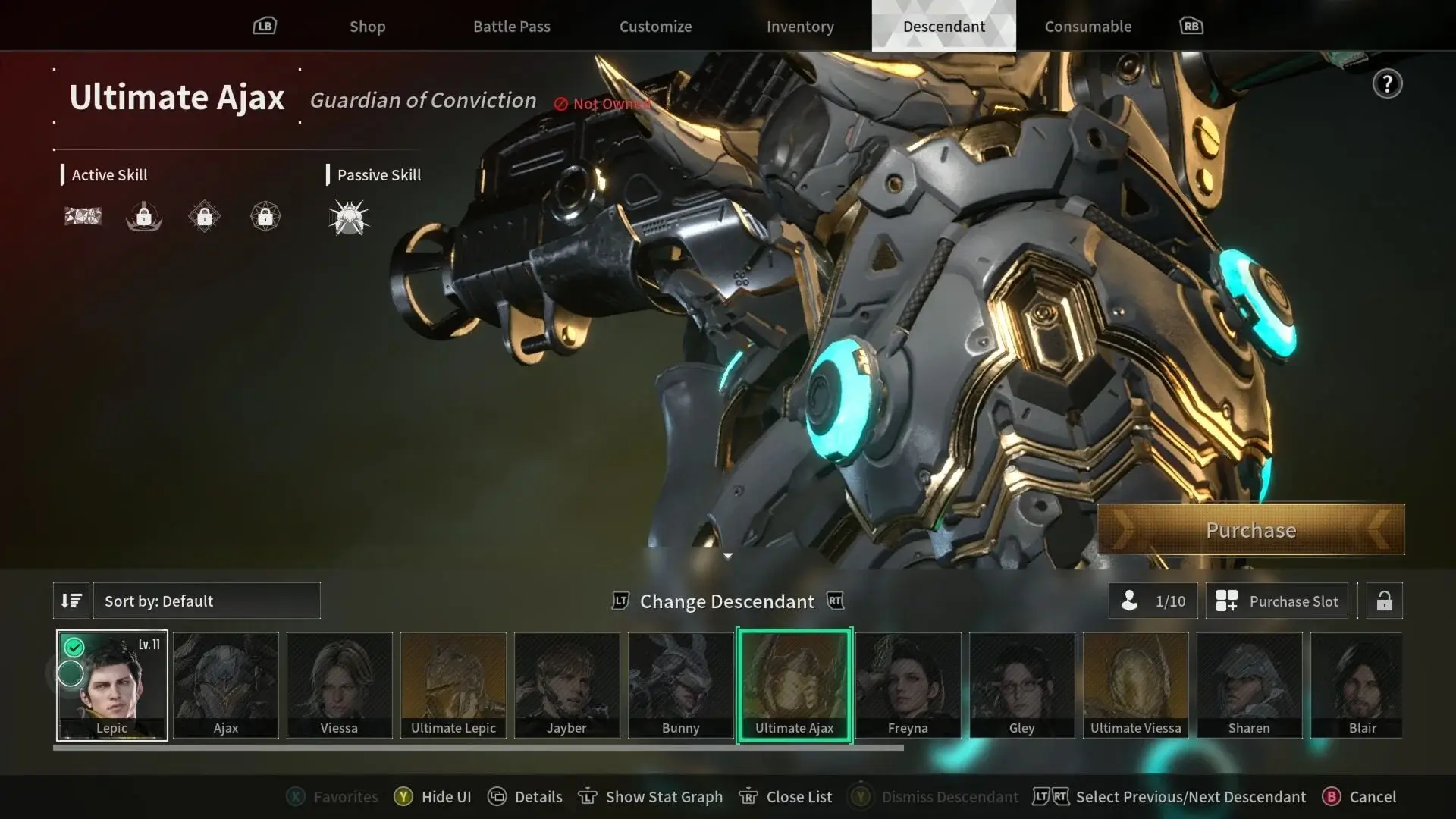
Task: Select the Gley descendant portrait
Action: pos(1021,685)
